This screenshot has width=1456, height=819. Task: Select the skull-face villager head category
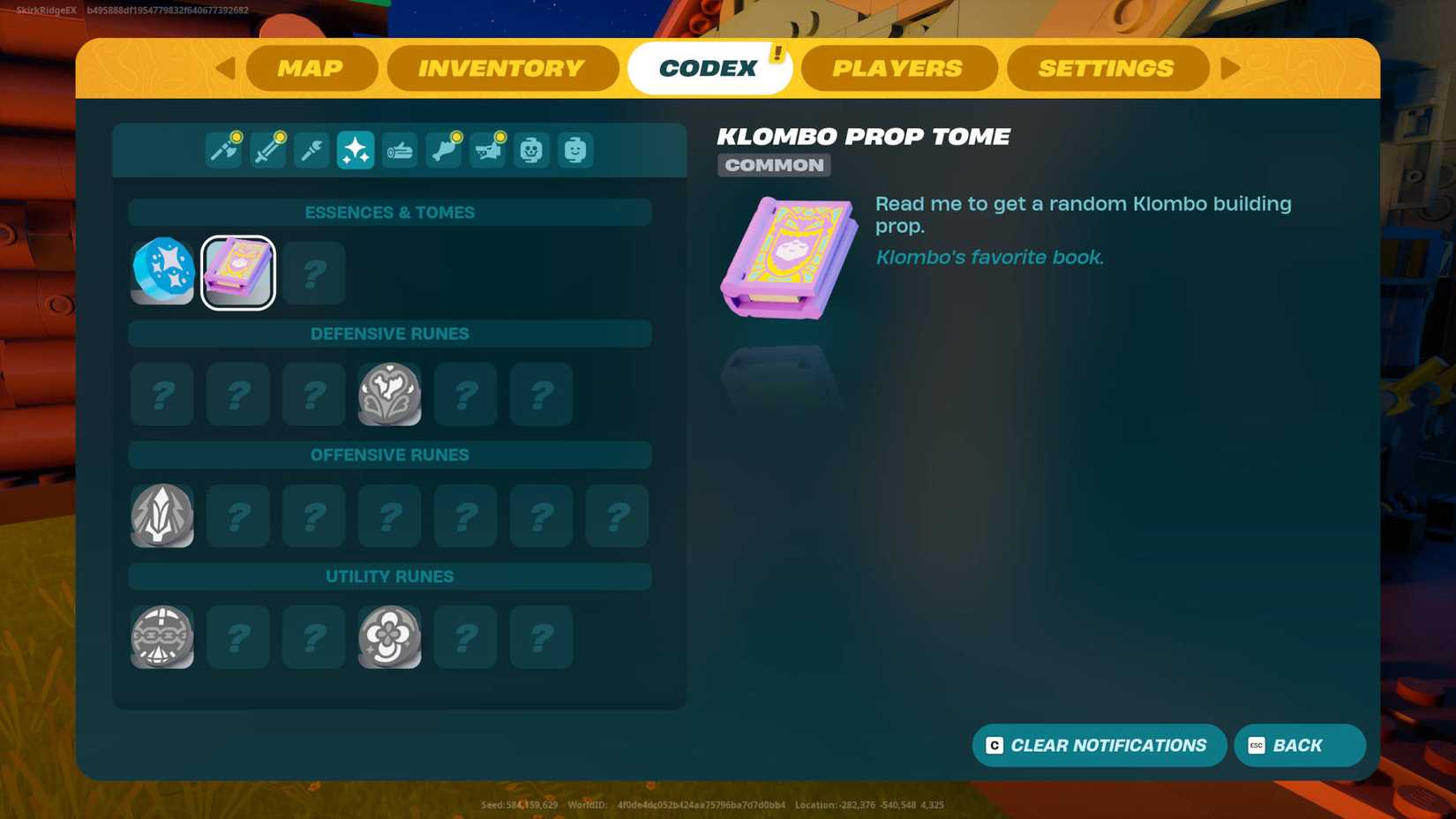(532, 149)
